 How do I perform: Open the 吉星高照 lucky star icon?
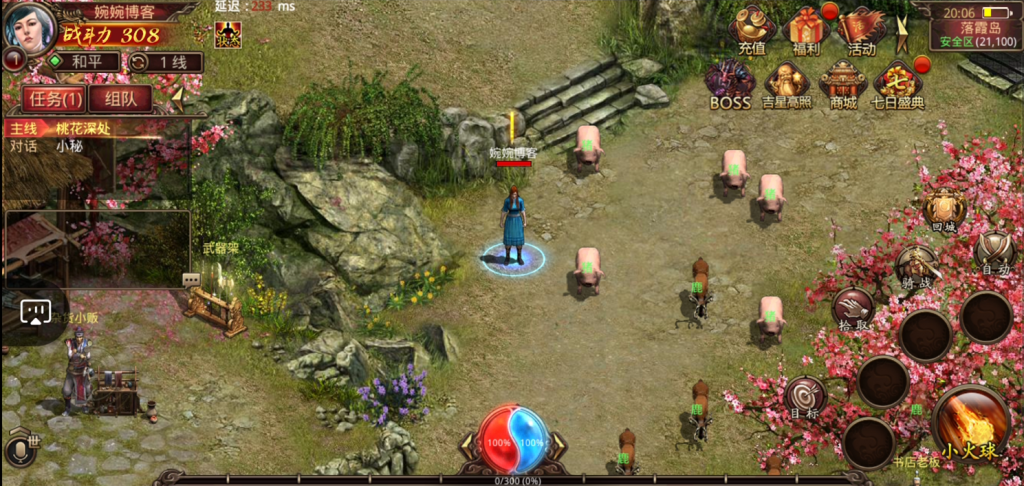(786, 83)
